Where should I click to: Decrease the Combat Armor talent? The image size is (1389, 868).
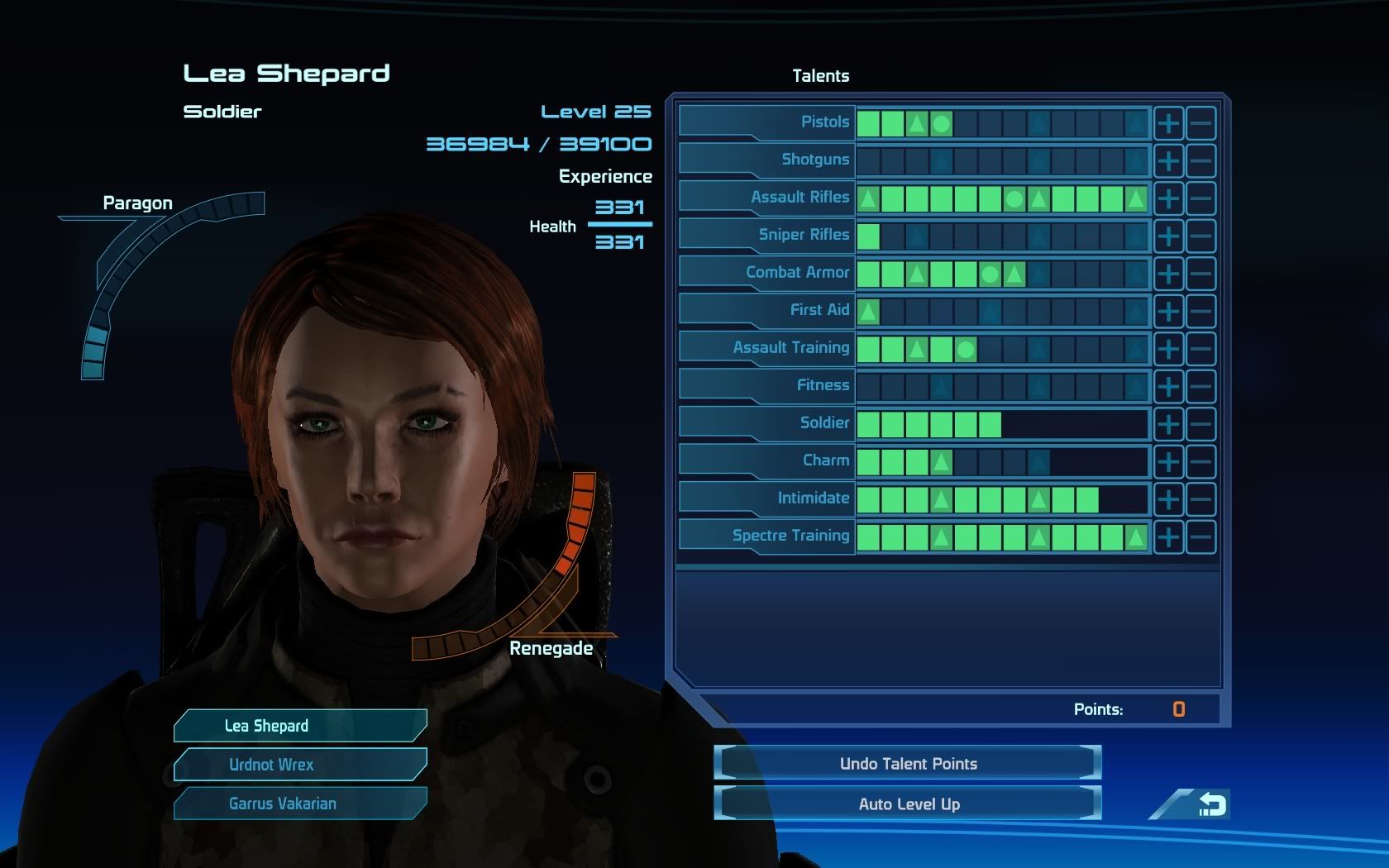1201,274
